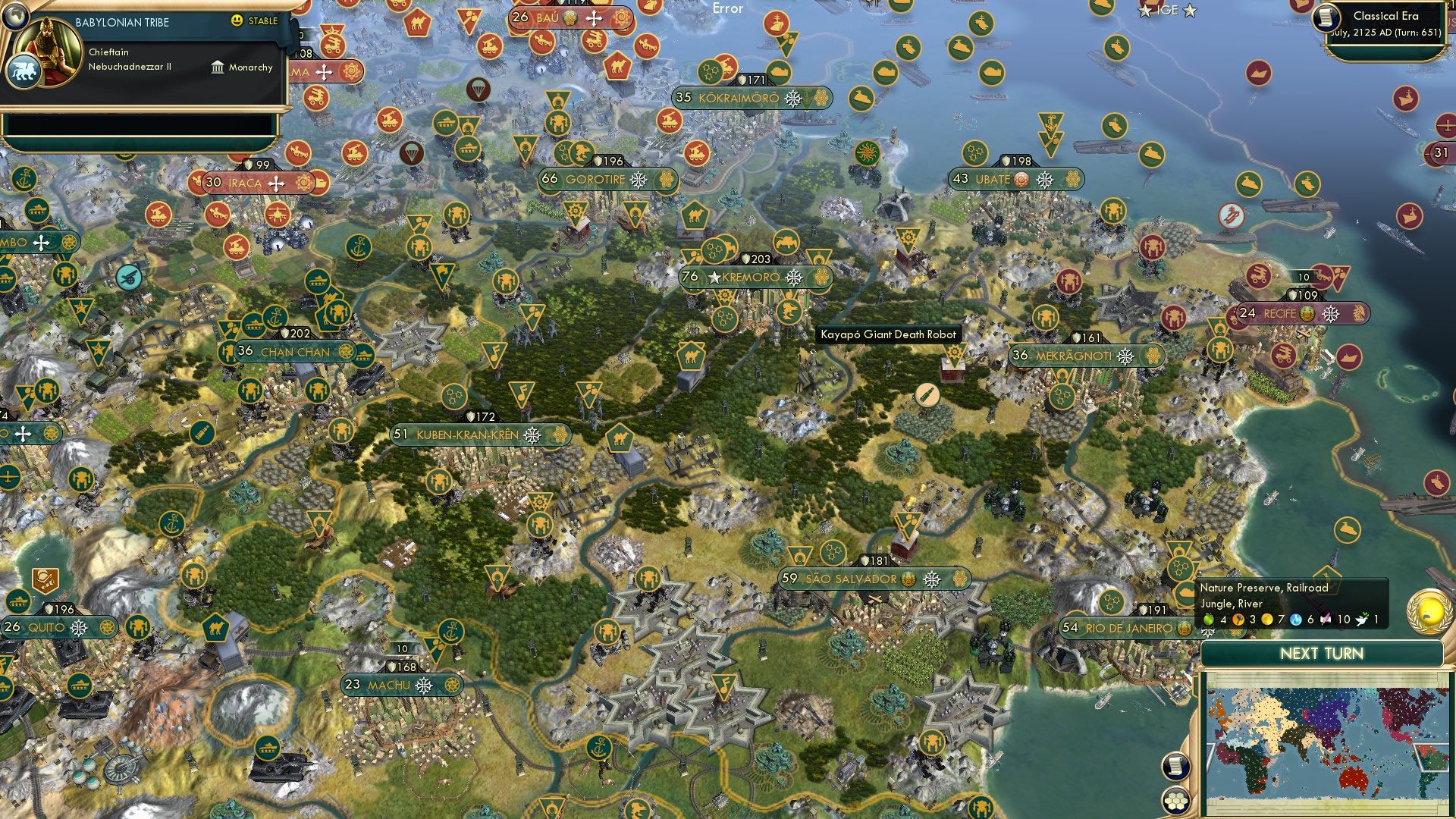Screen dimensions: 1456x819
Task: Click the Error text at top center
Action: point(726,9)
